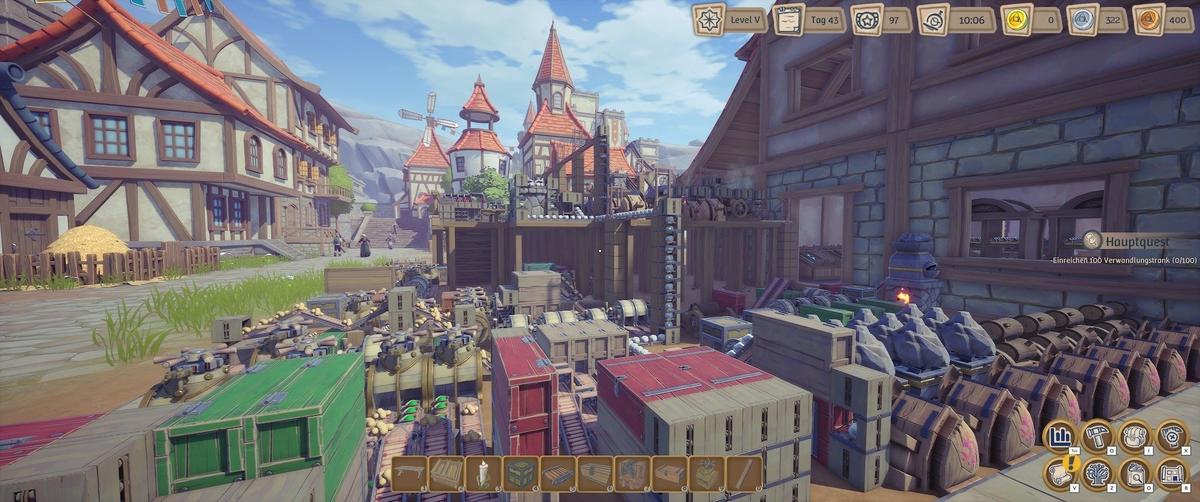
Task: Click the Level V compass badge
Action: coord(708,19)
